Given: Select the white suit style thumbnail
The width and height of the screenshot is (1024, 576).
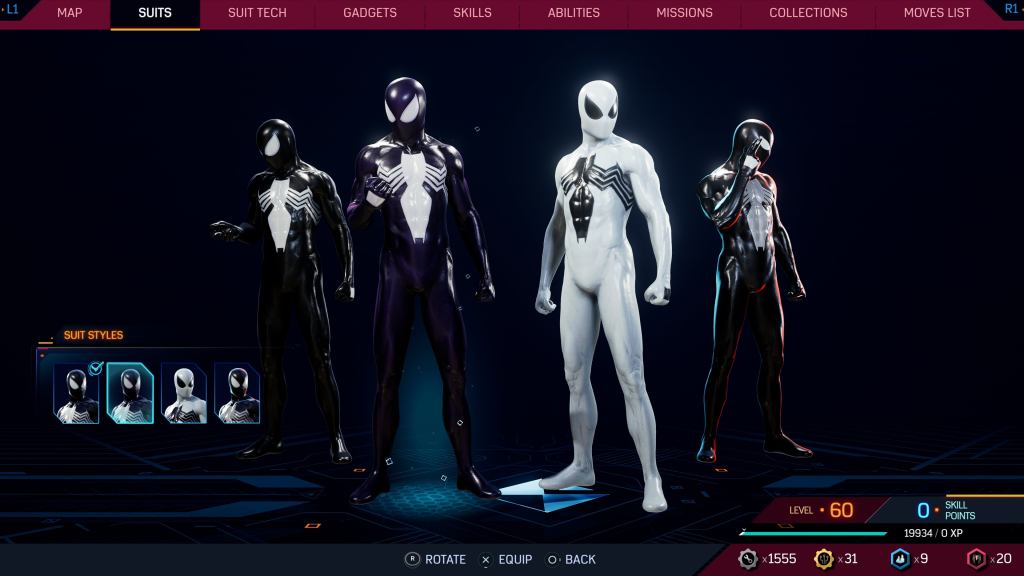Looking at the screenshot, I should (184, 393).
